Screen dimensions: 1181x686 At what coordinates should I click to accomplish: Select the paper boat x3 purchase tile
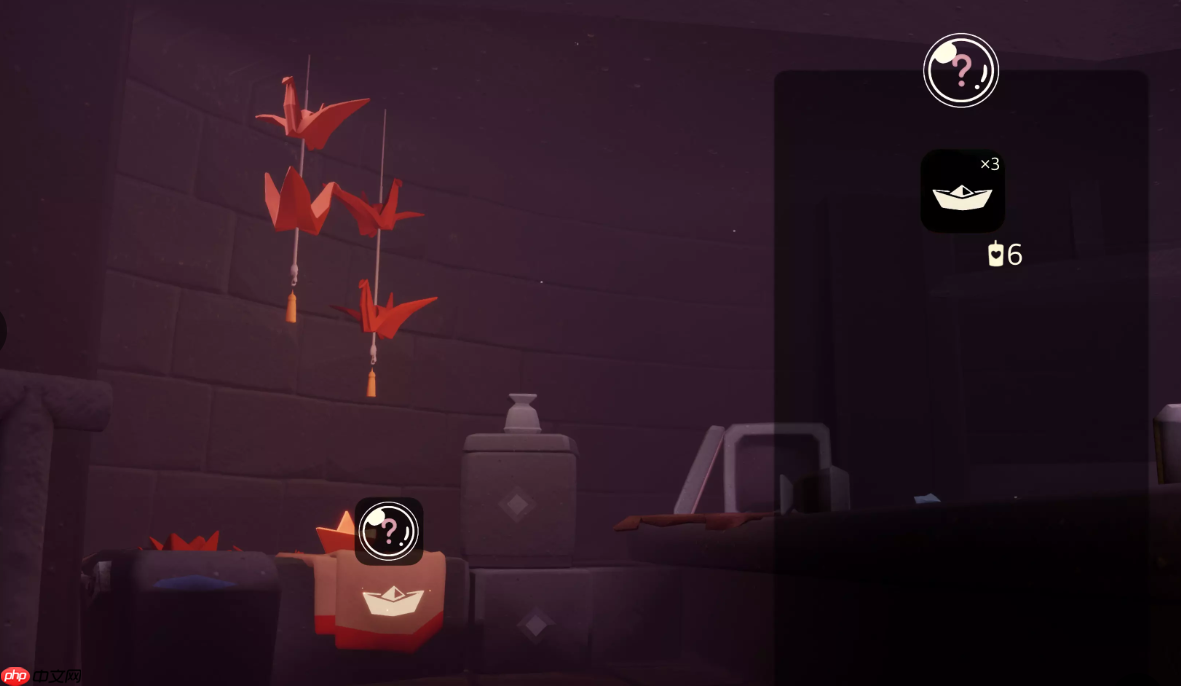pos(962,191)
